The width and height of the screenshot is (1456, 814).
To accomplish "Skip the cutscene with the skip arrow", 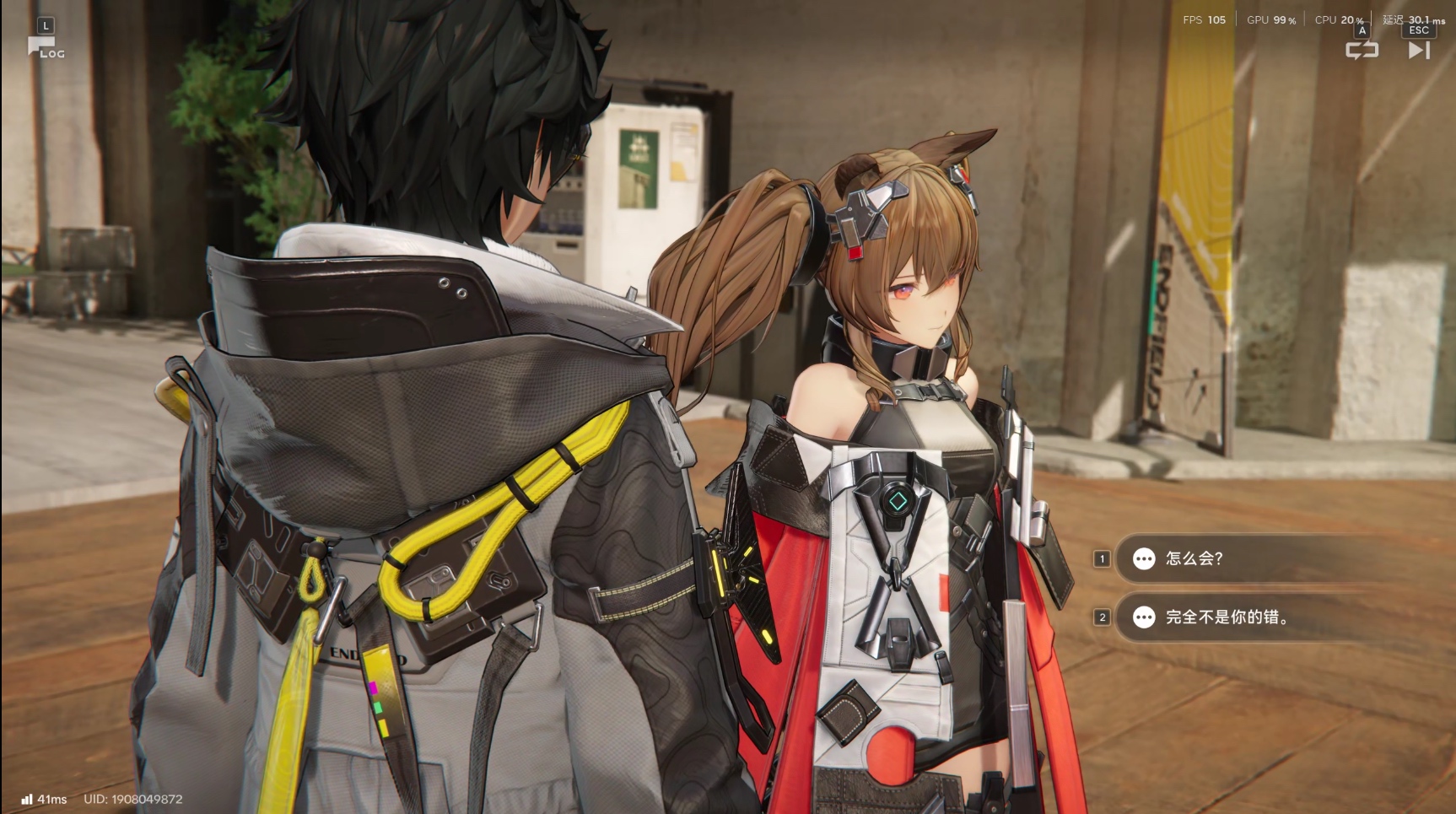I will 1419,50.
